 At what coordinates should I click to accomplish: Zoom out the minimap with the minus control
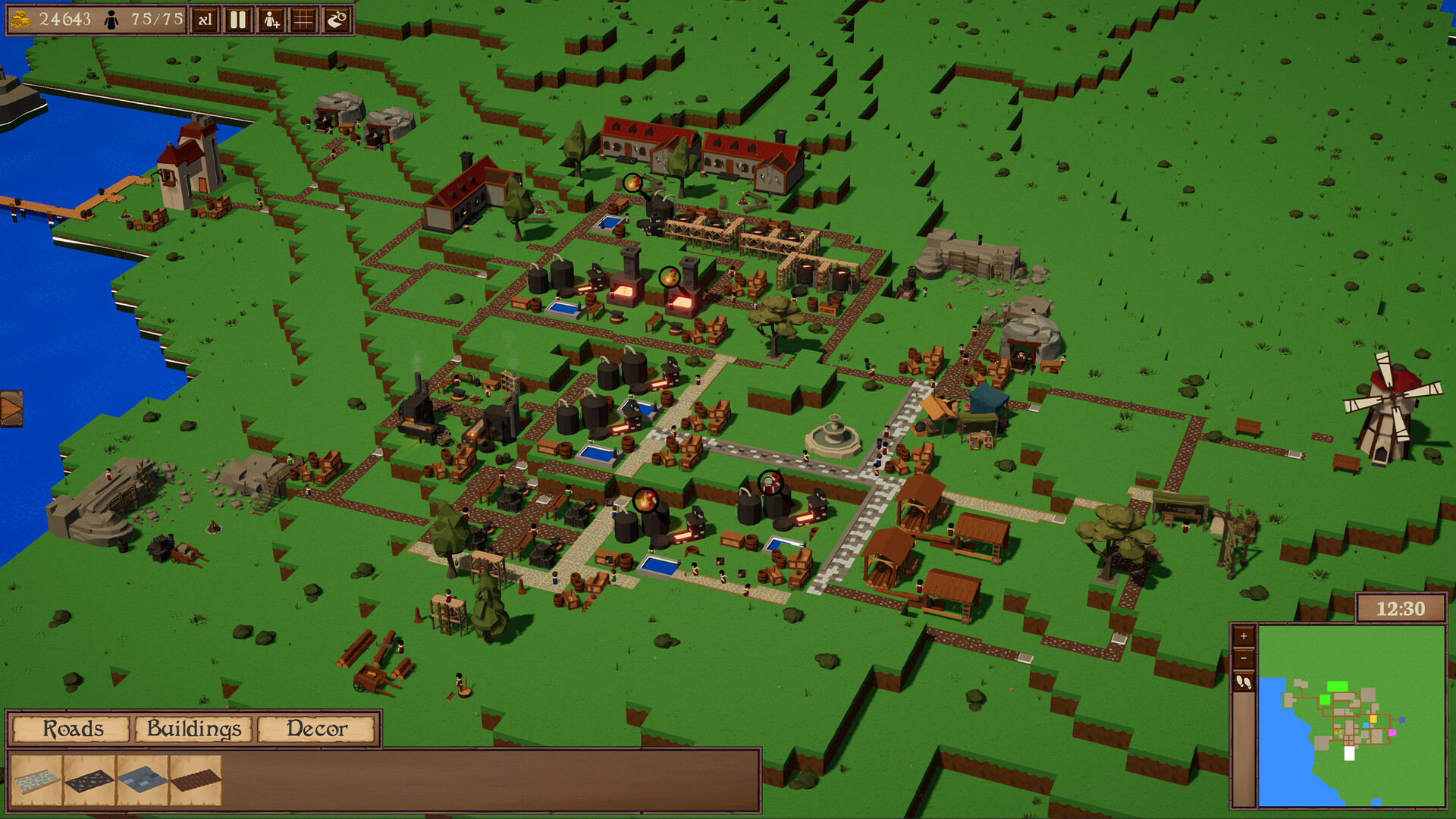(x=1244, y=659)
